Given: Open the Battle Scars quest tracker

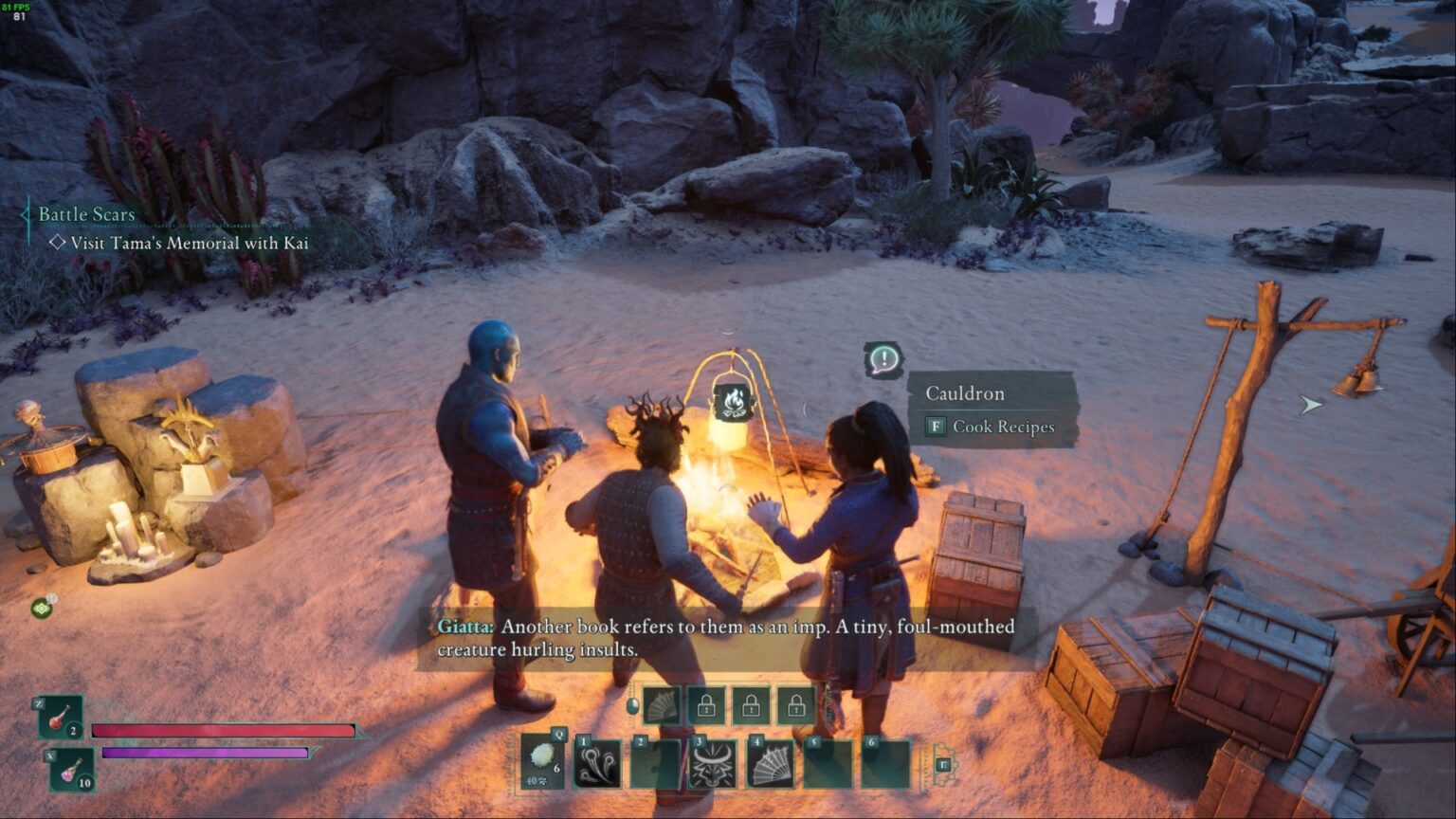Looking at the screenshot, I should [86, 214].
